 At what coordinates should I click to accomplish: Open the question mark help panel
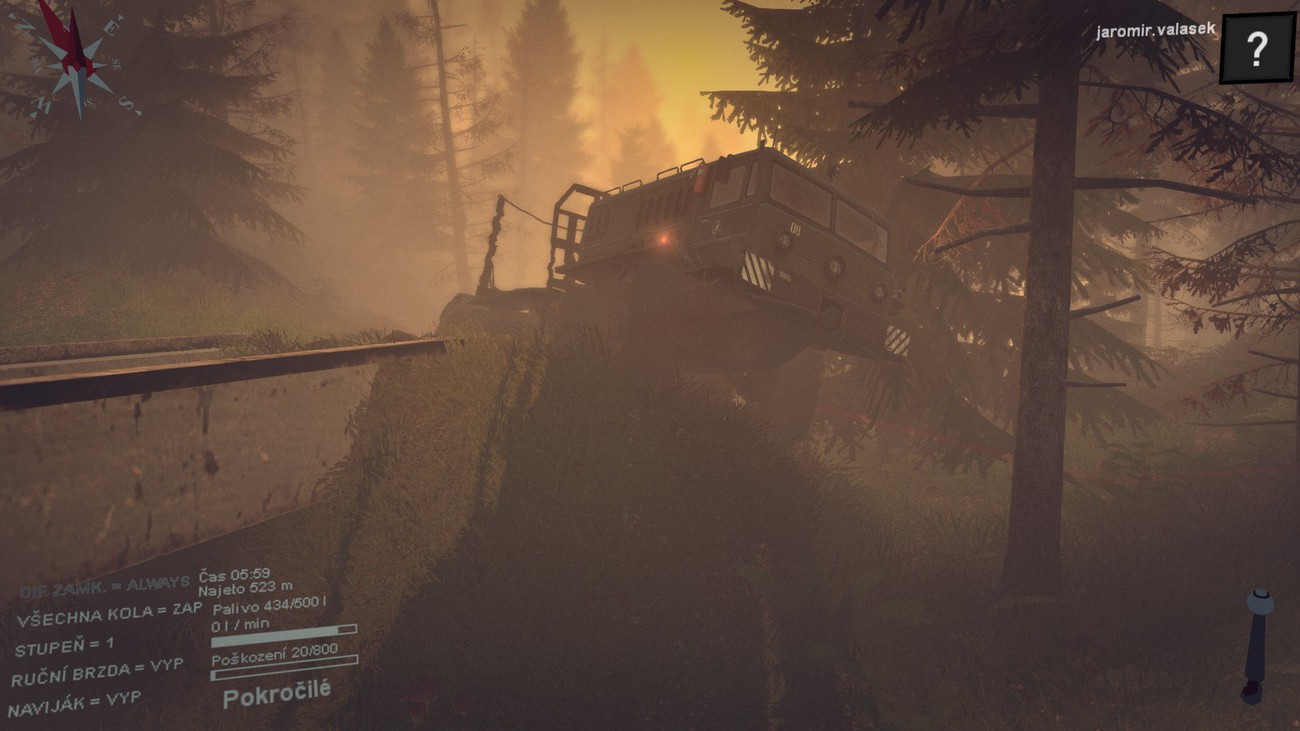pyautogui.click(x=1256, y=47)
